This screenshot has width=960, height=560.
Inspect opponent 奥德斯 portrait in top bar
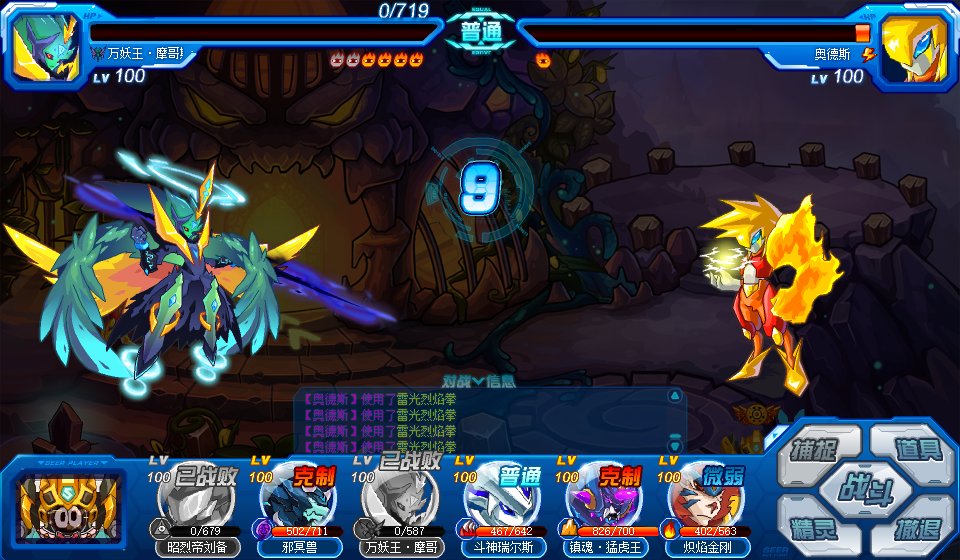(914, 48)
